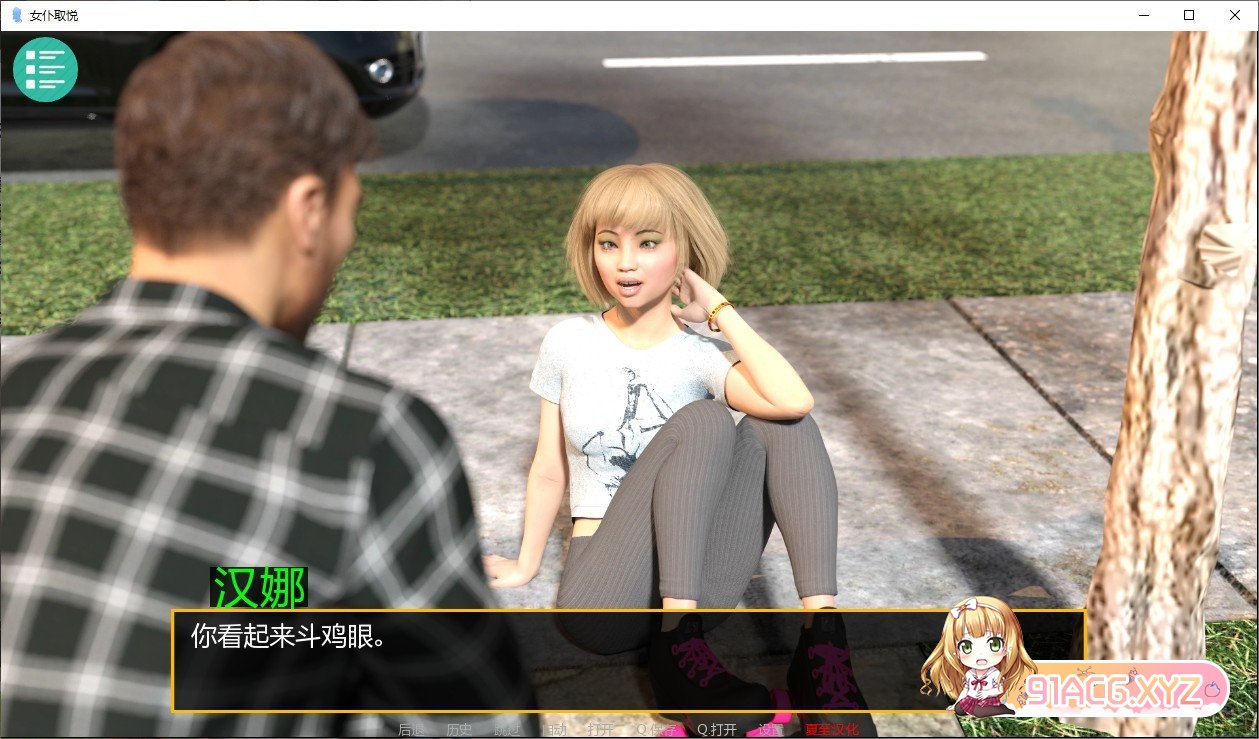Viewport: 1259px width, 739px height.
Task: Open the 历史 dialogue history
Action: [460, 730]
